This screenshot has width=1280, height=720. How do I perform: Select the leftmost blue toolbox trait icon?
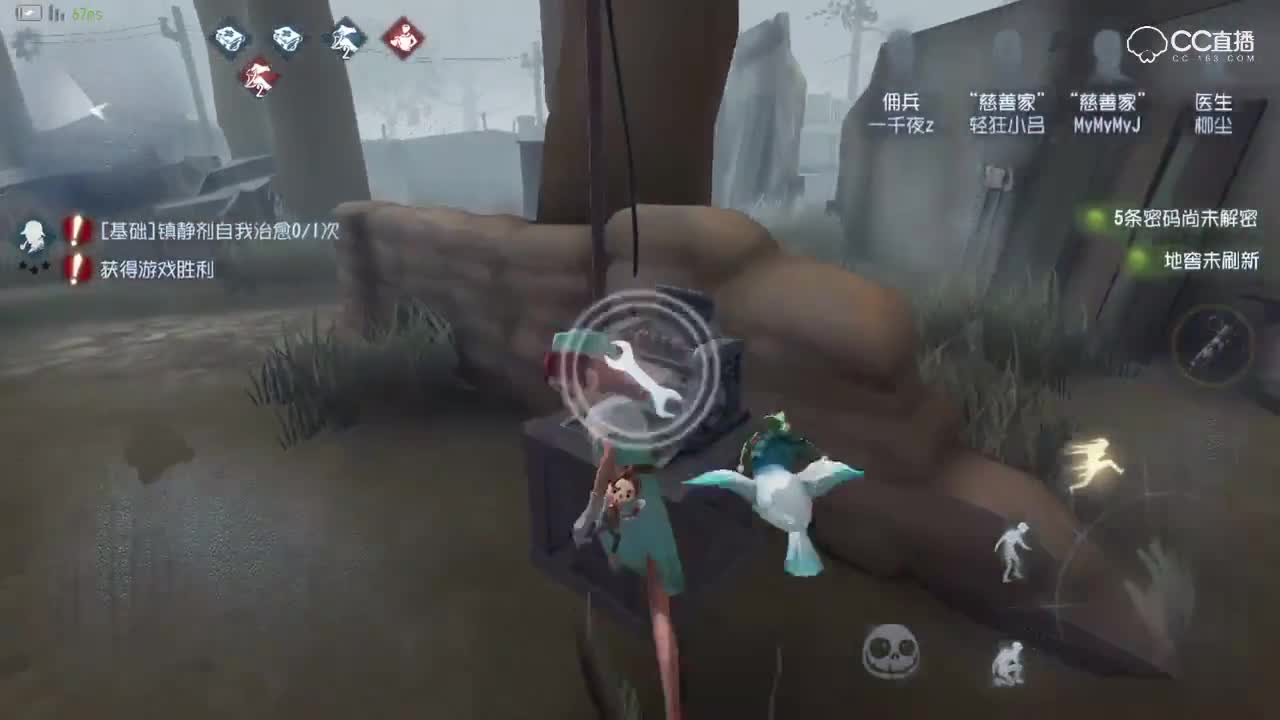coord(232,36)
